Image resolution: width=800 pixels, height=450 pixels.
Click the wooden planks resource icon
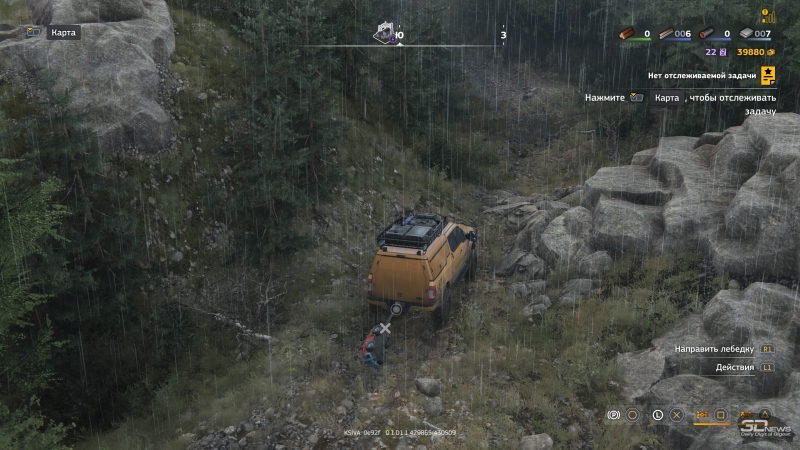pyautogui.click(x=667, y=34)
